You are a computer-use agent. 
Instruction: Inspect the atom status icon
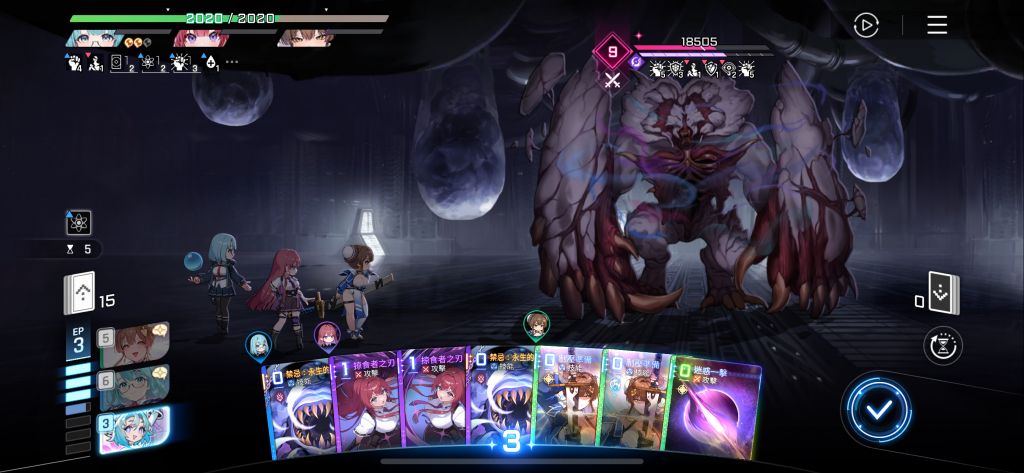[x=77, y=222]
